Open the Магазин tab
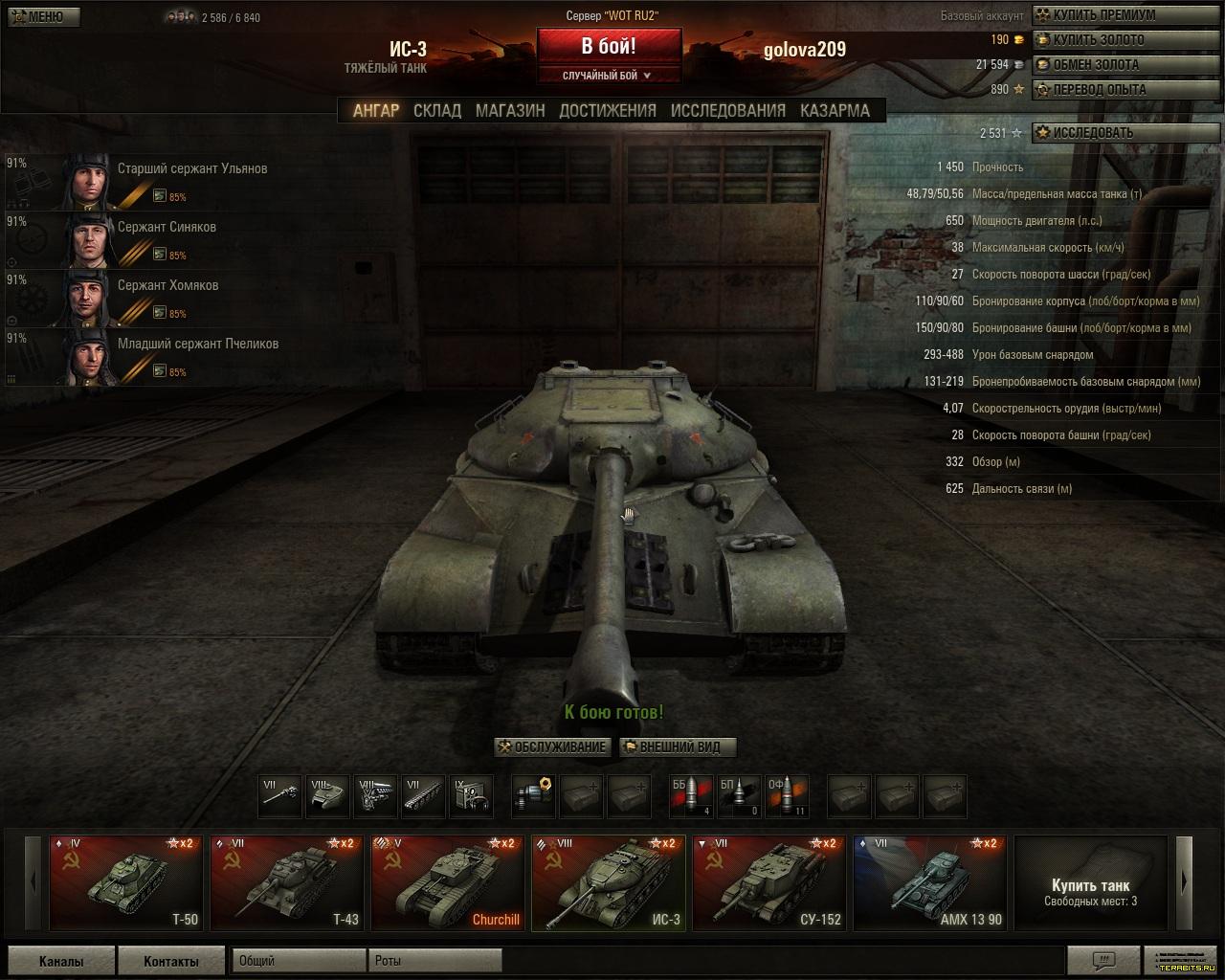 (510, 111)
